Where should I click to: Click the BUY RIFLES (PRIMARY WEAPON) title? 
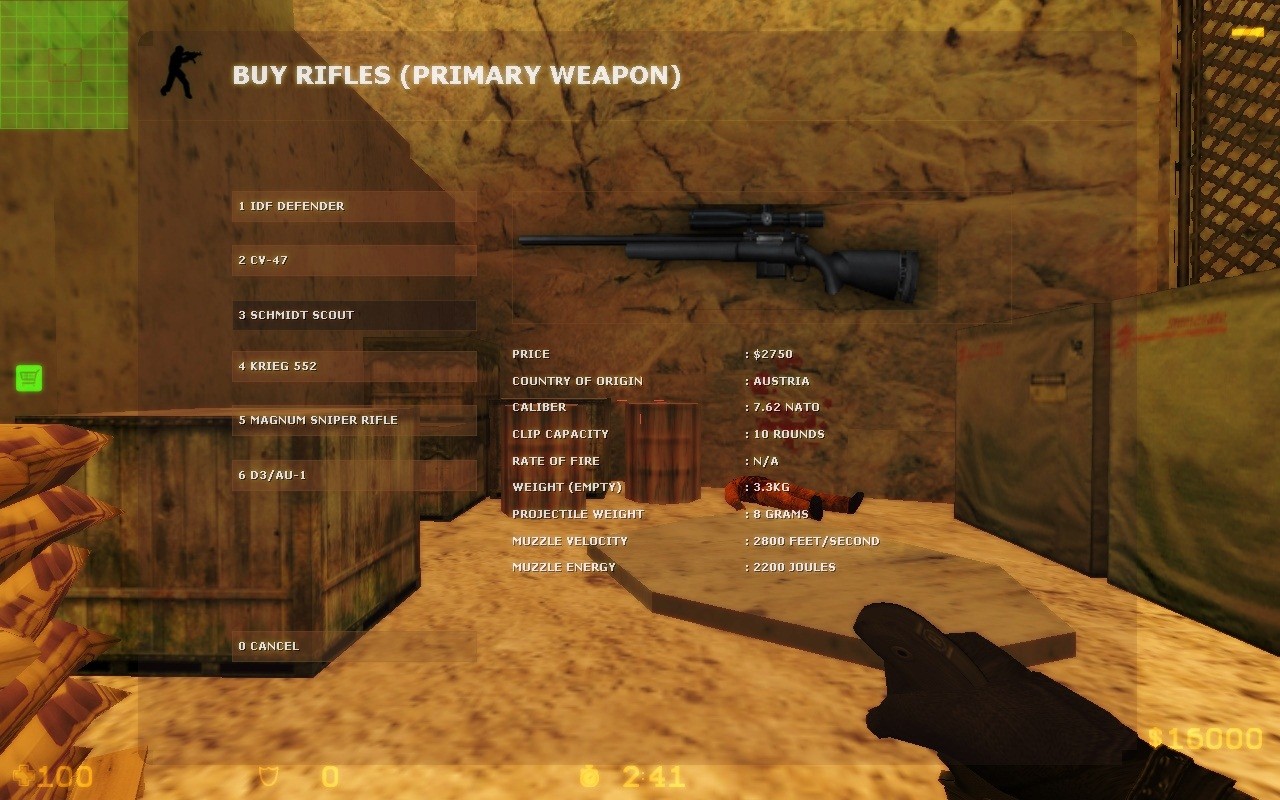tap(455, 74)
